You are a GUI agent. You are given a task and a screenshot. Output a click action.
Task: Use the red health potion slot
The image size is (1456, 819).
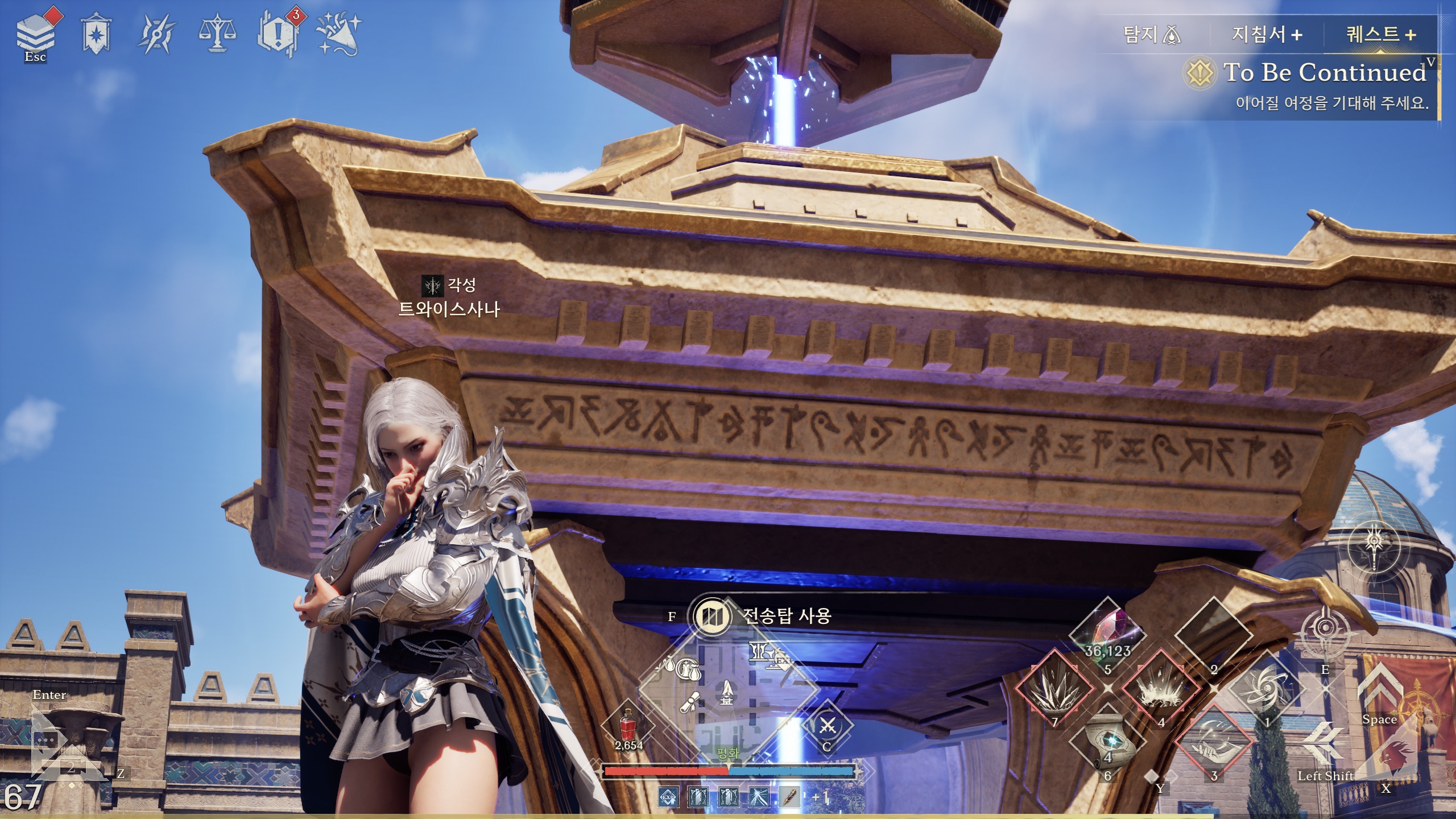tap(628, 725)
